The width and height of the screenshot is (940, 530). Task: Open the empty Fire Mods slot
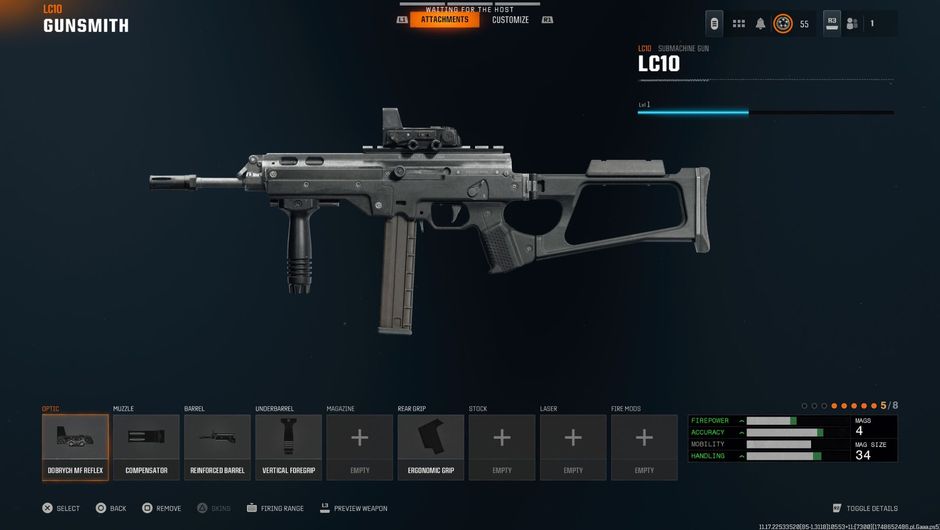[644, 447]
